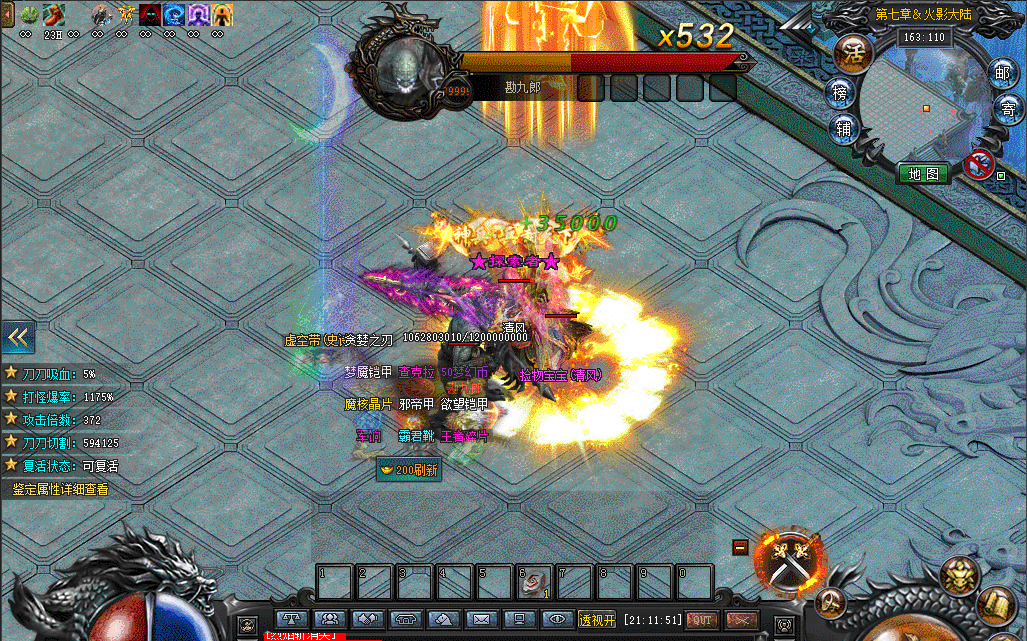
Task: Open the envelope mail toolbar button
Action: coord(482,620)
